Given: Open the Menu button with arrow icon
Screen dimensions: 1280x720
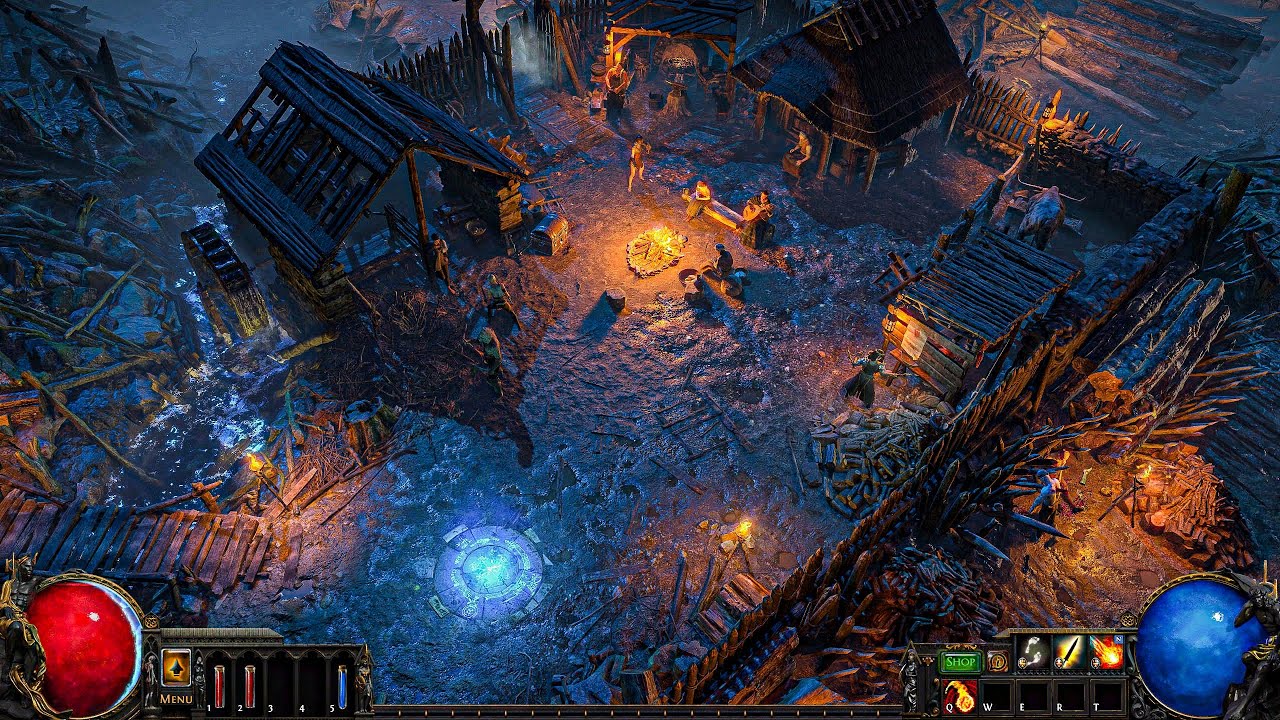Looking at the screenshot, I should point(176,669).
